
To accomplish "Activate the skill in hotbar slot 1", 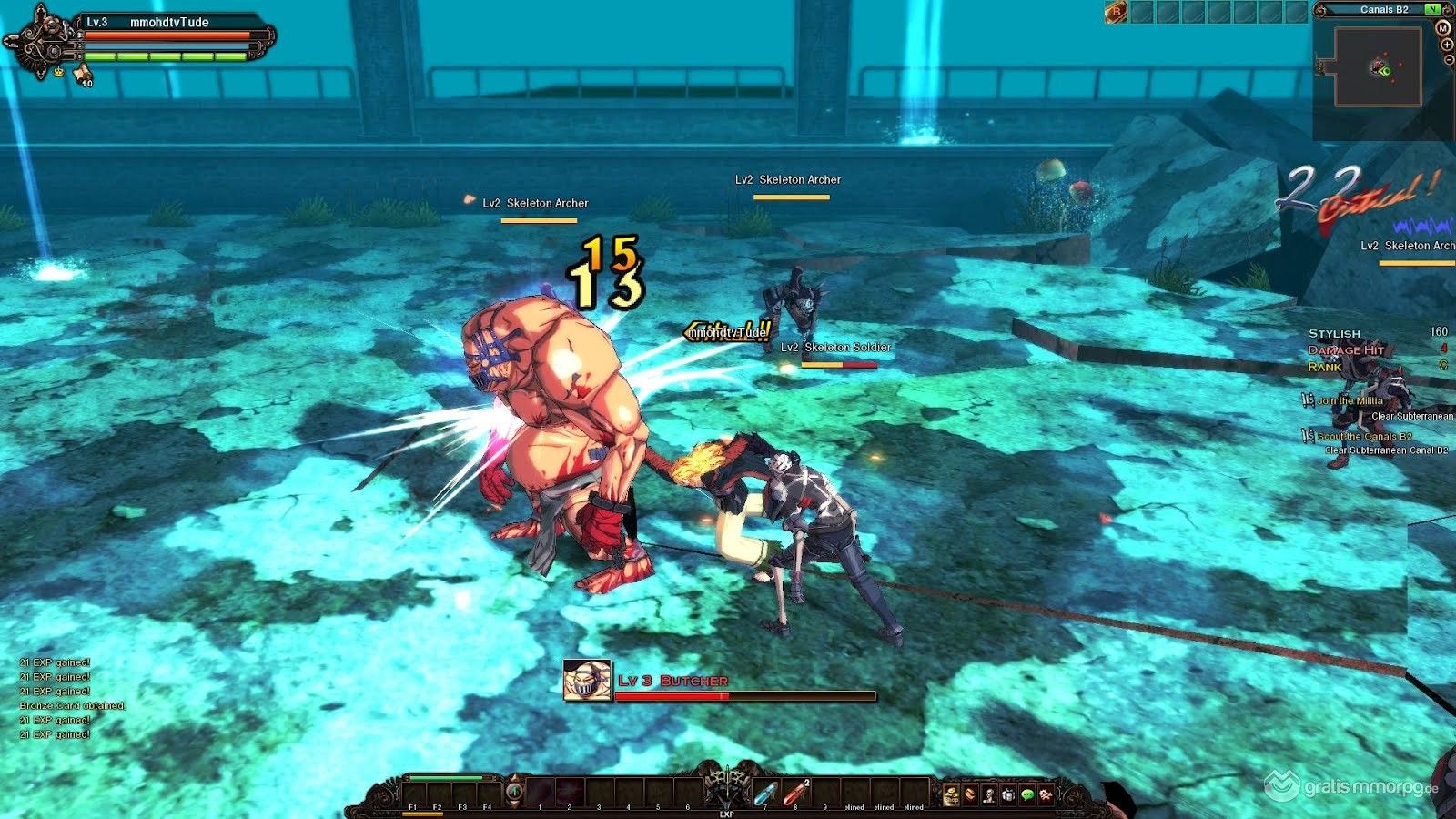I will [x=541, y=793].
